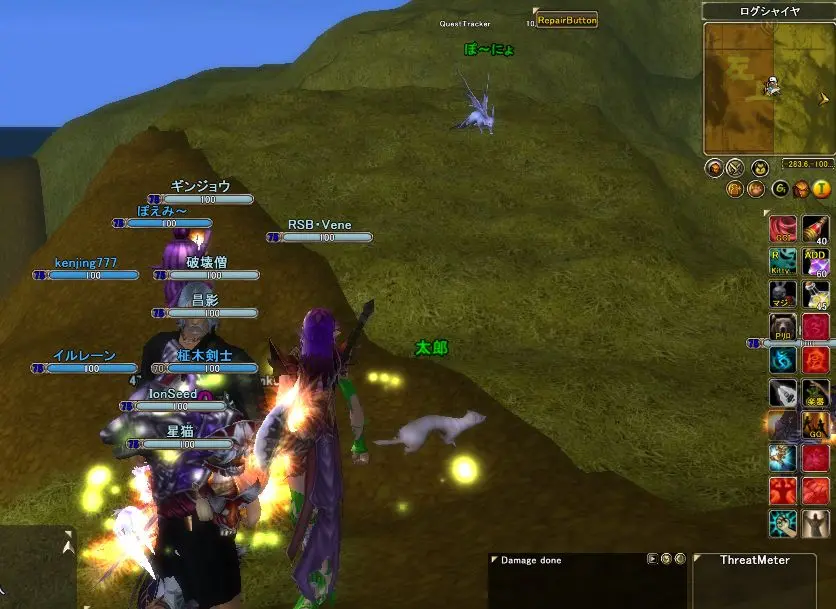836x609 pixels.
Task: Click the orange I button below minimap
Action: pyautogui.click(x=822, y=188)
